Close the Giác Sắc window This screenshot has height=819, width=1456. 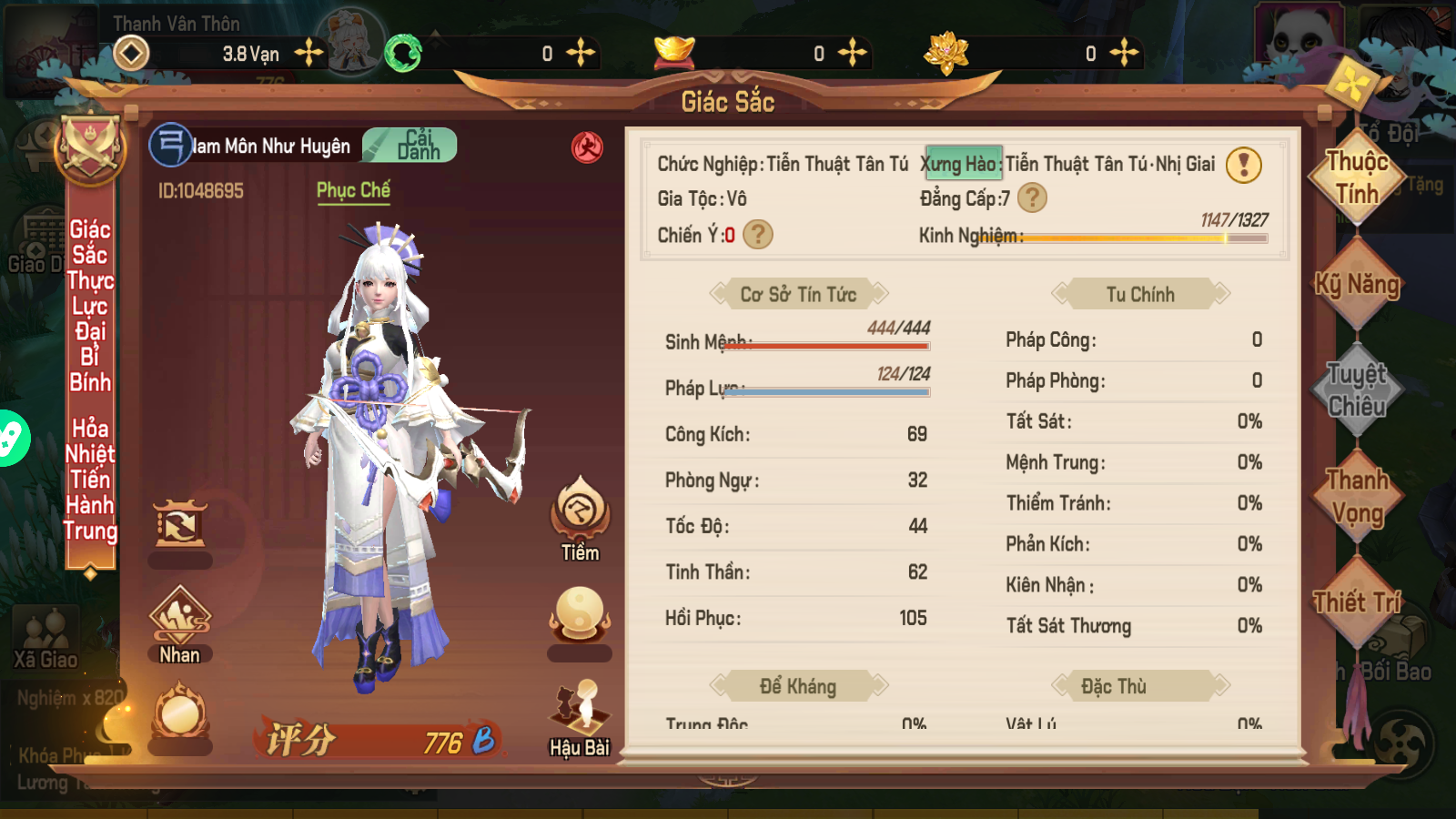(1351, 84)
